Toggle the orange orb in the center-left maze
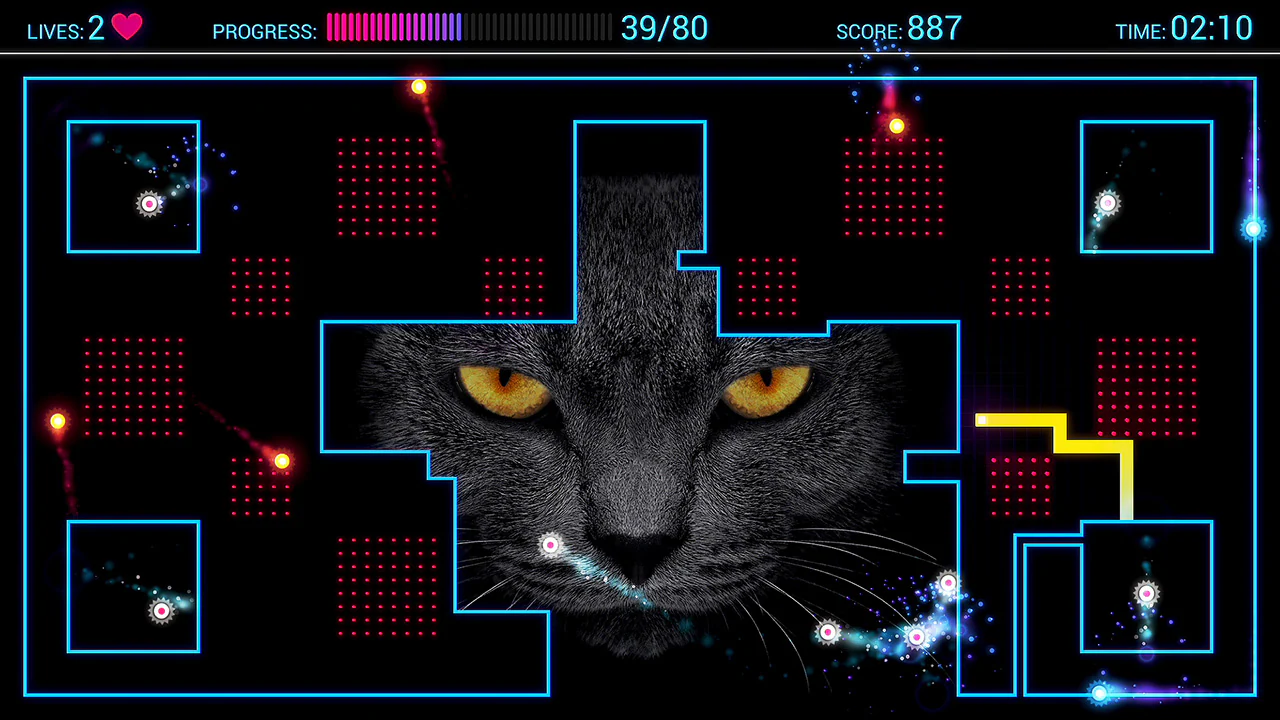The width and height of the screenshot is (1280, 720). (281, 461)
